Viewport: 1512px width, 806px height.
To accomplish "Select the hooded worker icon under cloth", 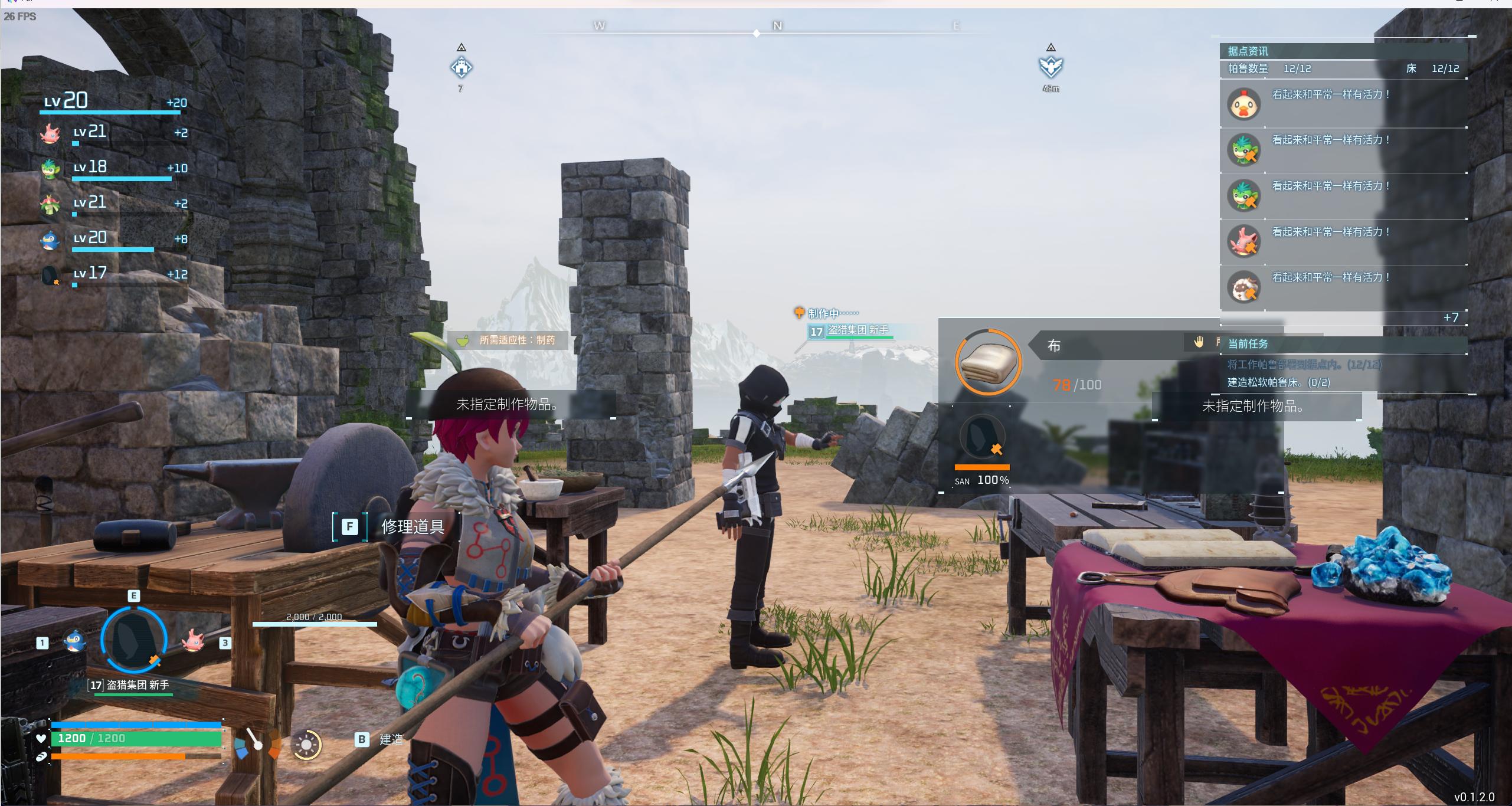I will point(982,438).
